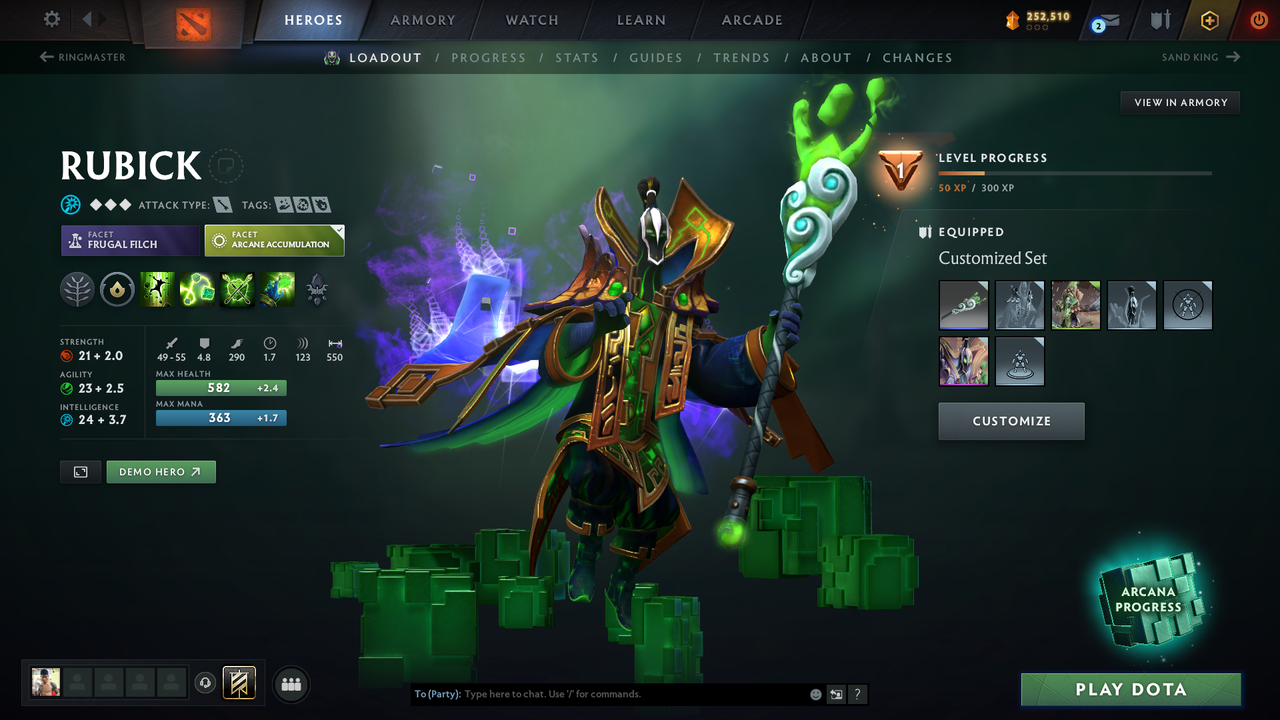The width and height of the screenshot is (1280, 720).
Task: View the Spell Steal ability icon
Action: (x=277, y=289)
